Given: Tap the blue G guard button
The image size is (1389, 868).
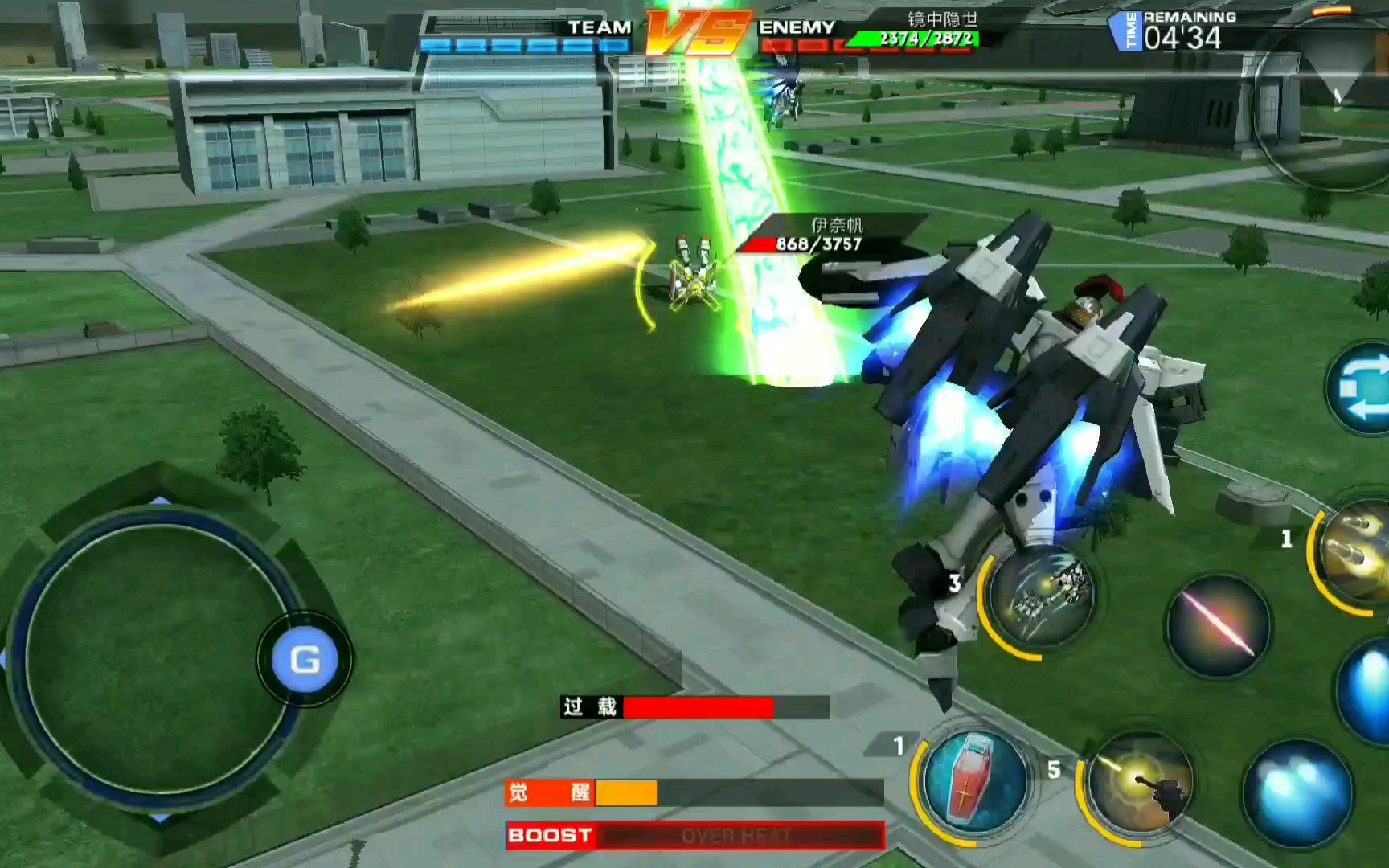Looking at the screenshot, I should point(305,660).
